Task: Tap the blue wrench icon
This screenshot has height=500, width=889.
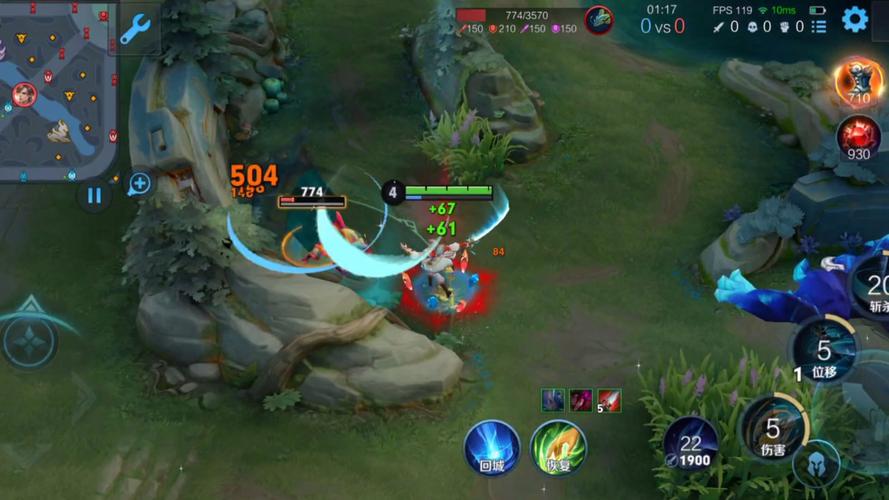Action: (x=134, y=30)
